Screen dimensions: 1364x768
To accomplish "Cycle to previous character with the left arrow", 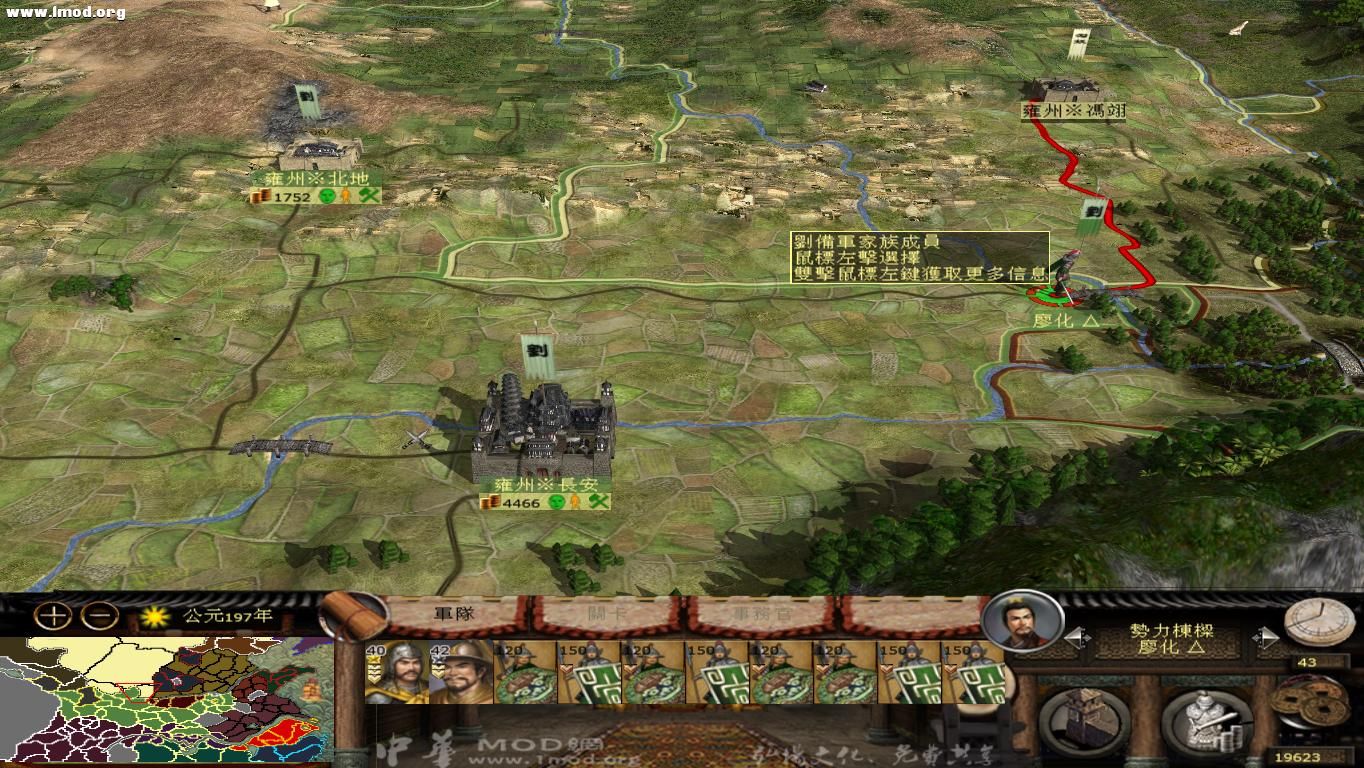I will click(x=1076, y=636).
